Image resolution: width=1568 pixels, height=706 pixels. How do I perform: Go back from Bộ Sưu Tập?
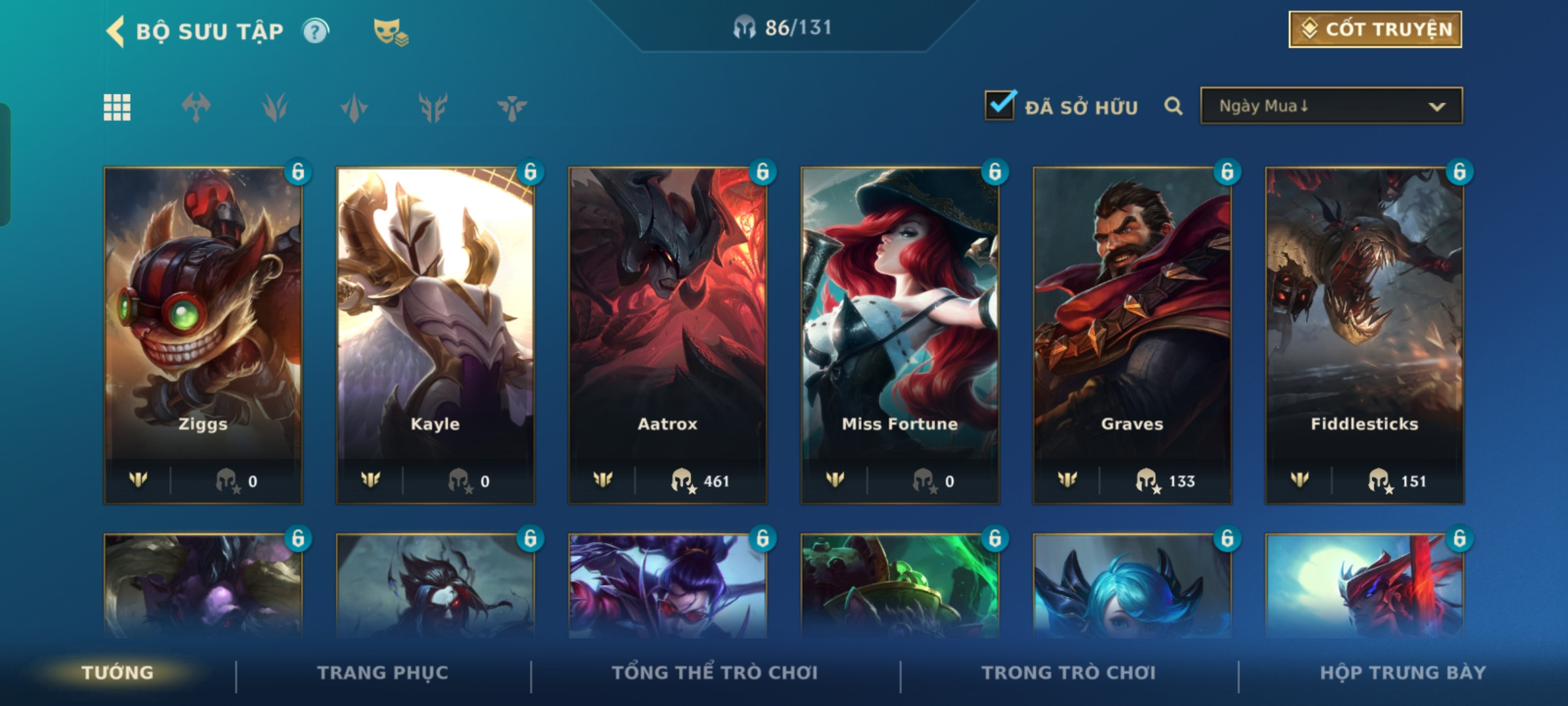(116, 31)
